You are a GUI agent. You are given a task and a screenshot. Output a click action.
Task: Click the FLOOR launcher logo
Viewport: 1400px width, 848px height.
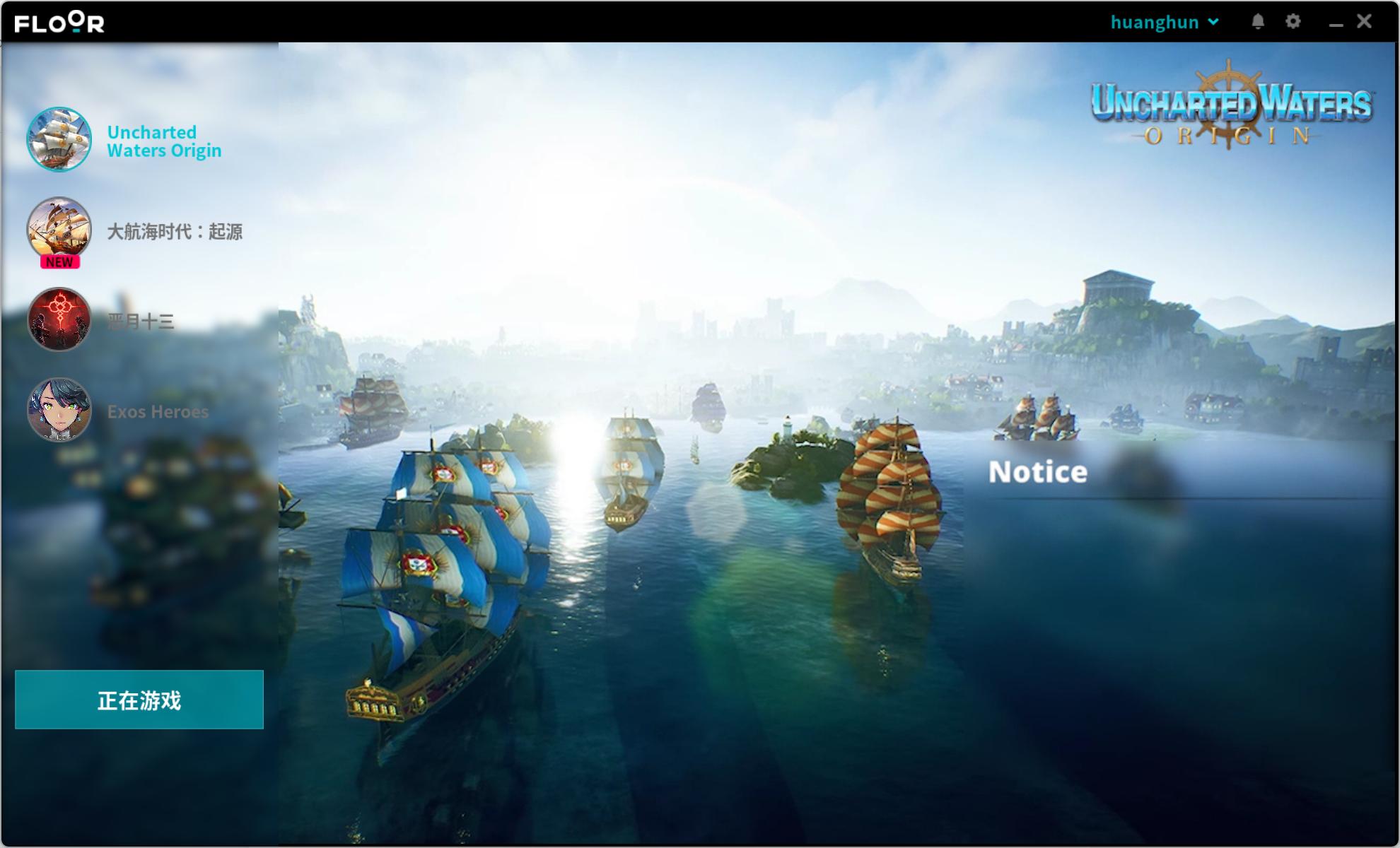coord(59,22)
